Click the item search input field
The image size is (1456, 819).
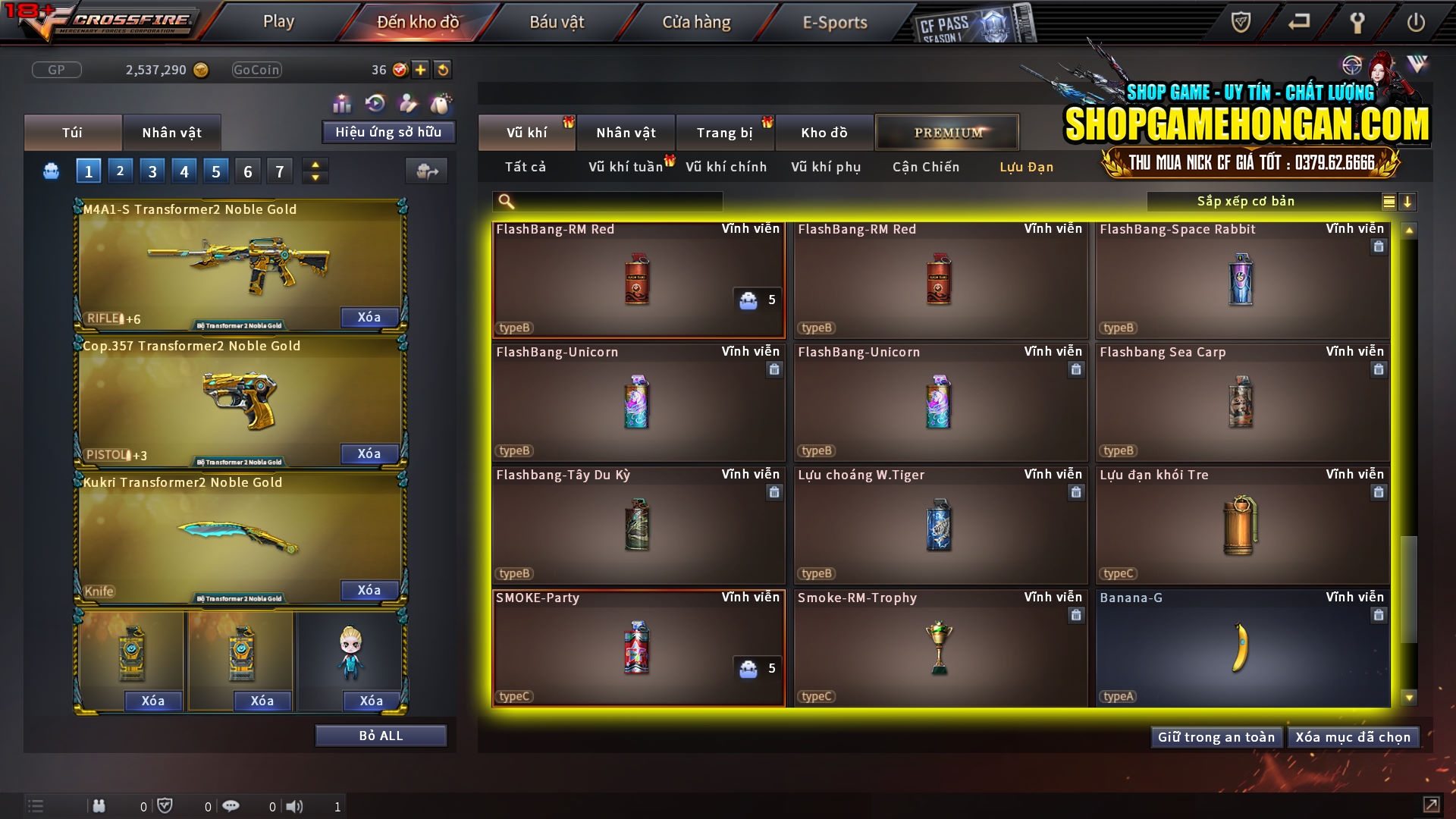607,201
